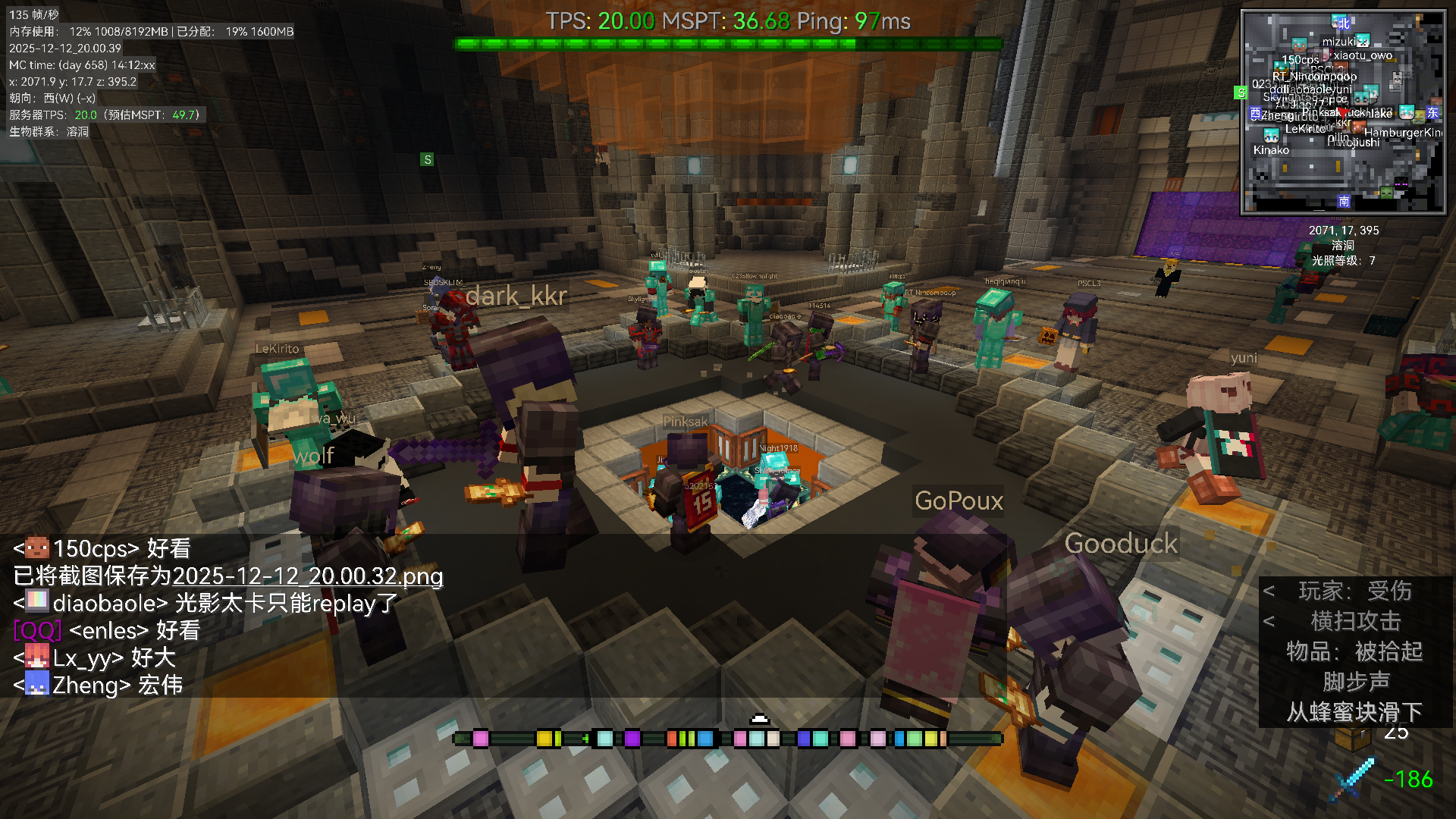Image resolution: width=1456 pixels, height=819 pixels.
Task: Click the minimap showing nearby players
Action: [x=1343, y=111]
